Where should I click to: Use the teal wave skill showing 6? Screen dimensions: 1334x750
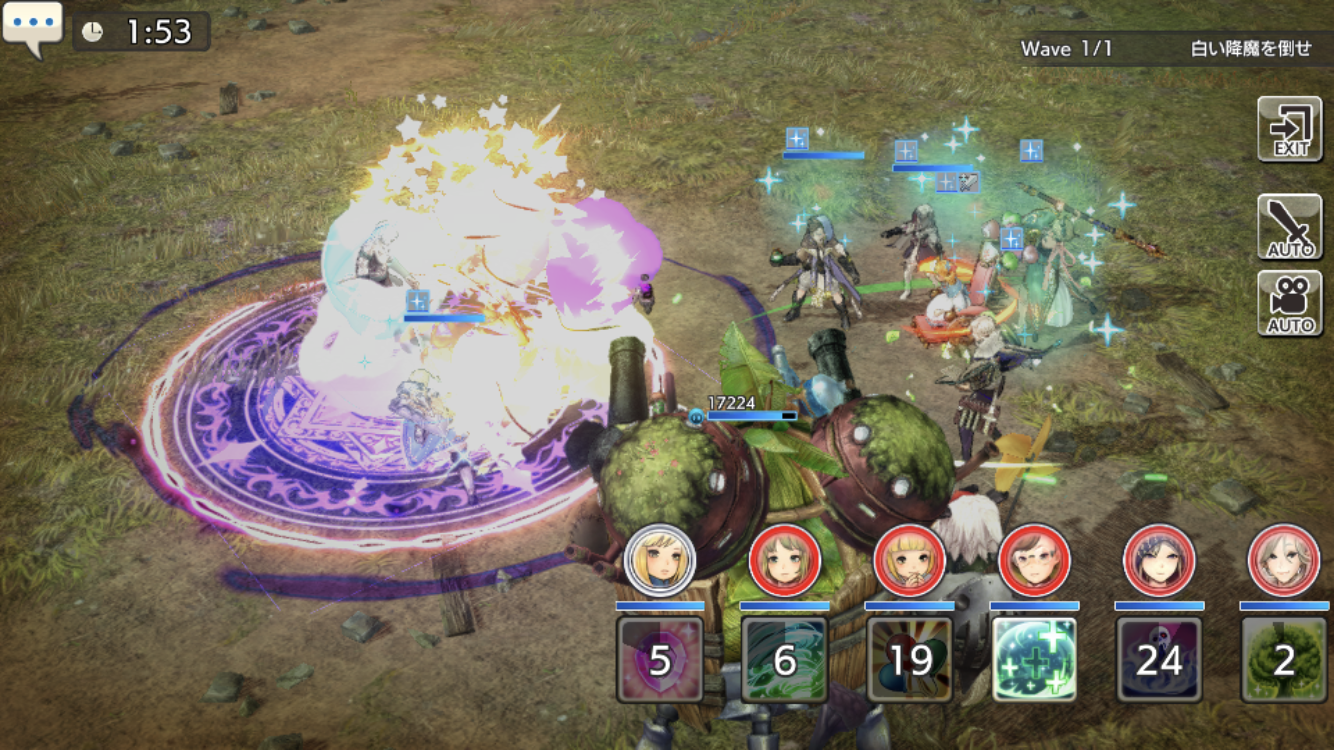(x=785, y=659)
